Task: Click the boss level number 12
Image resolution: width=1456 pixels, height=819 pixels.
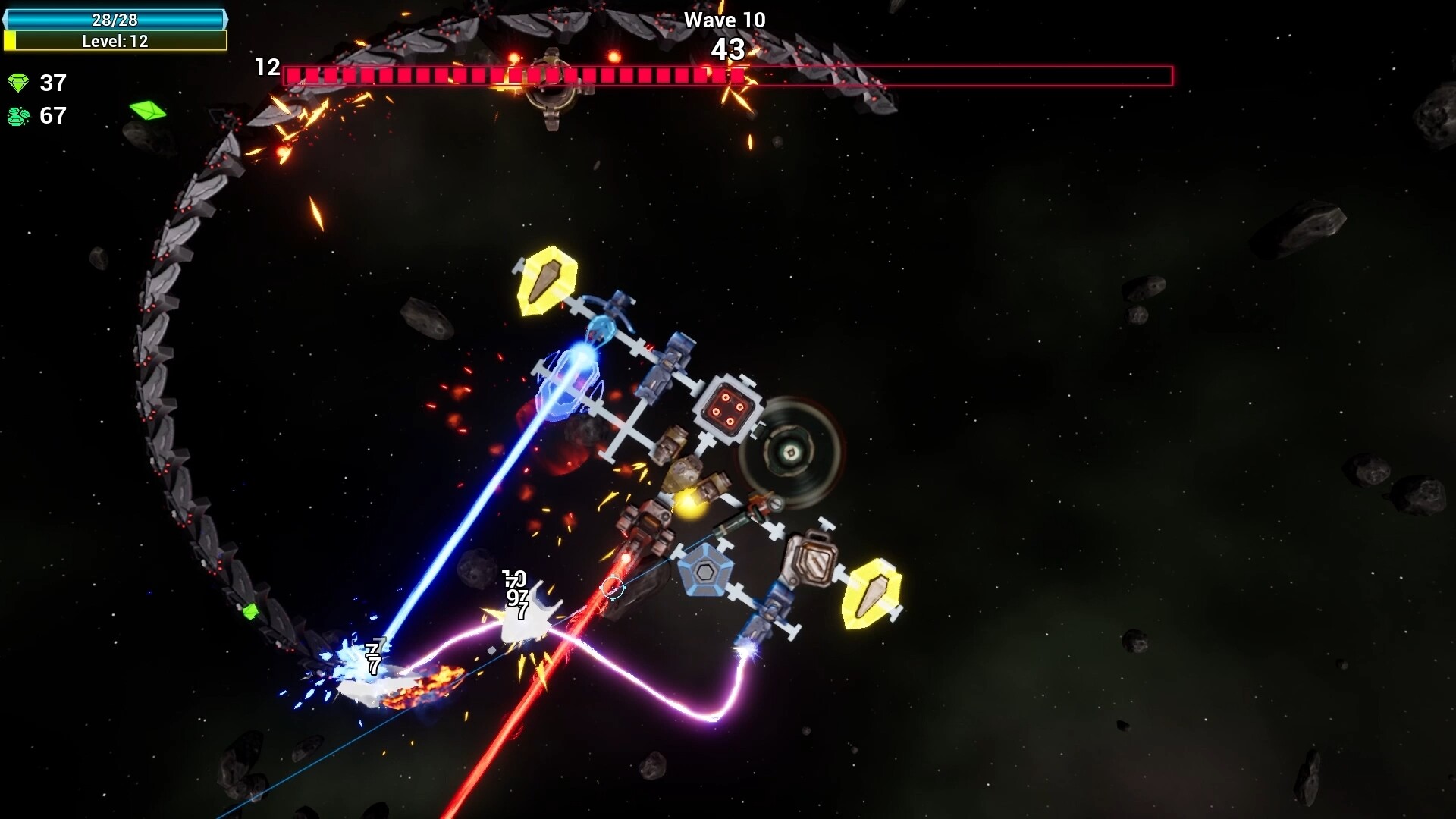Action: click(266, 67)
